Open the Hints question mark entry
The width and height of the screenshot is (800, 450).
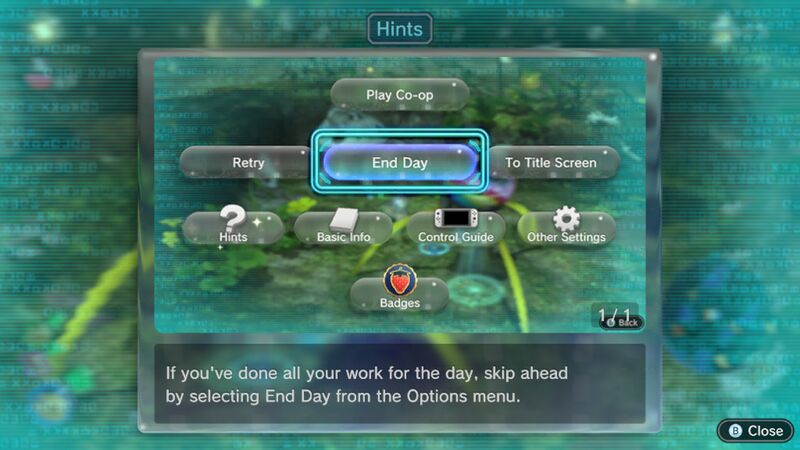click(233, 228)
